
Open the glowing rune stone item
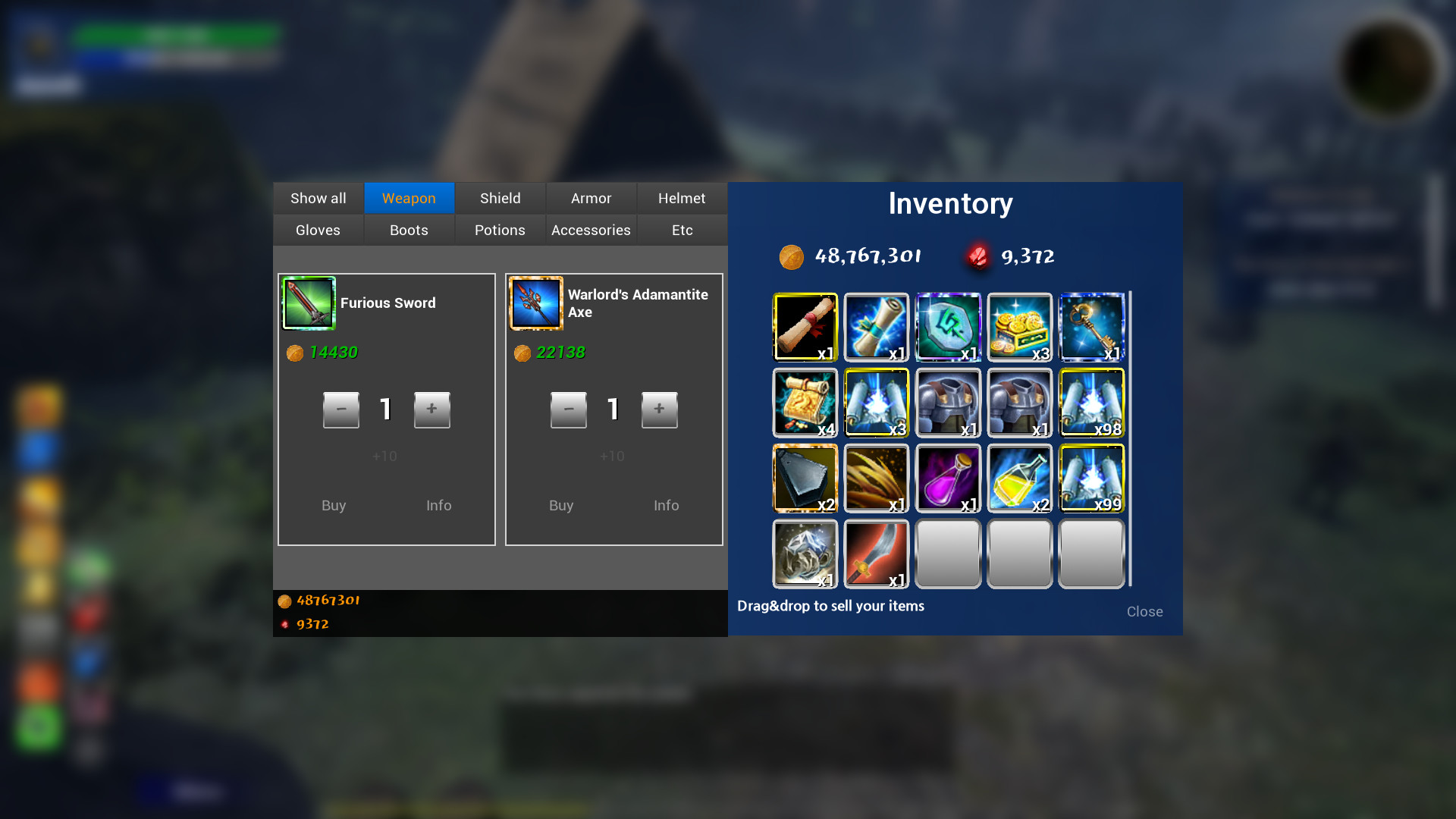pos(948,328)
